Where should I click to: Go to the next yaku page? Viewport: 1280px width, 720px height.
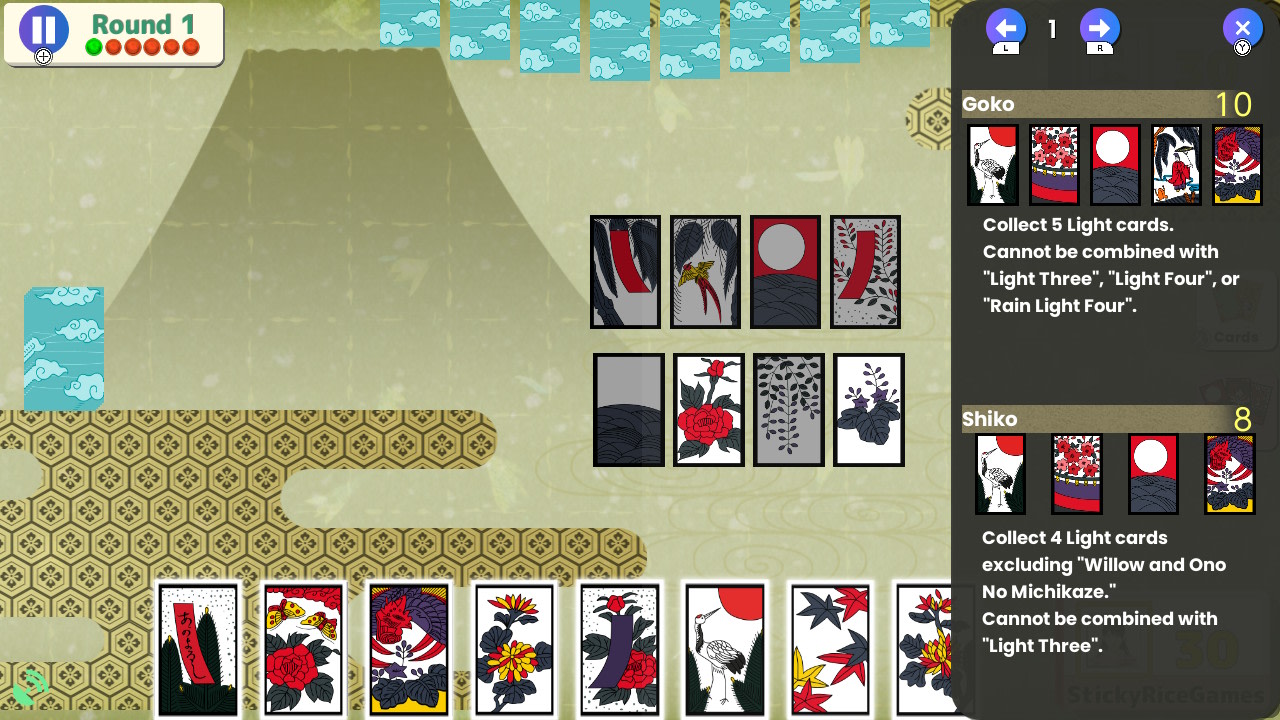coord(1099,28)
